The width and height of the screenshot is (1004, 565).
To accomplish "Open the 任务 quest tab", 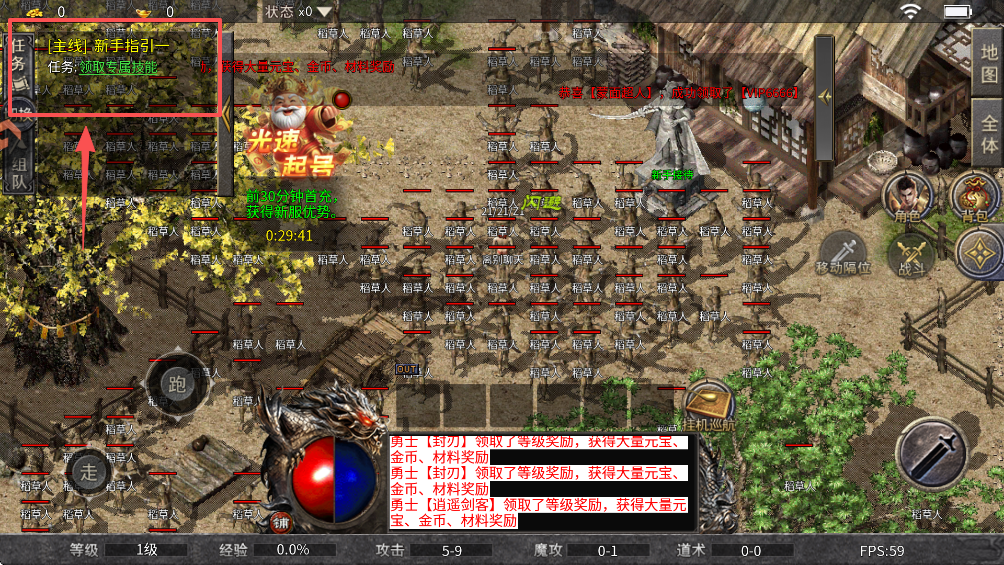I will pos(19,62).
